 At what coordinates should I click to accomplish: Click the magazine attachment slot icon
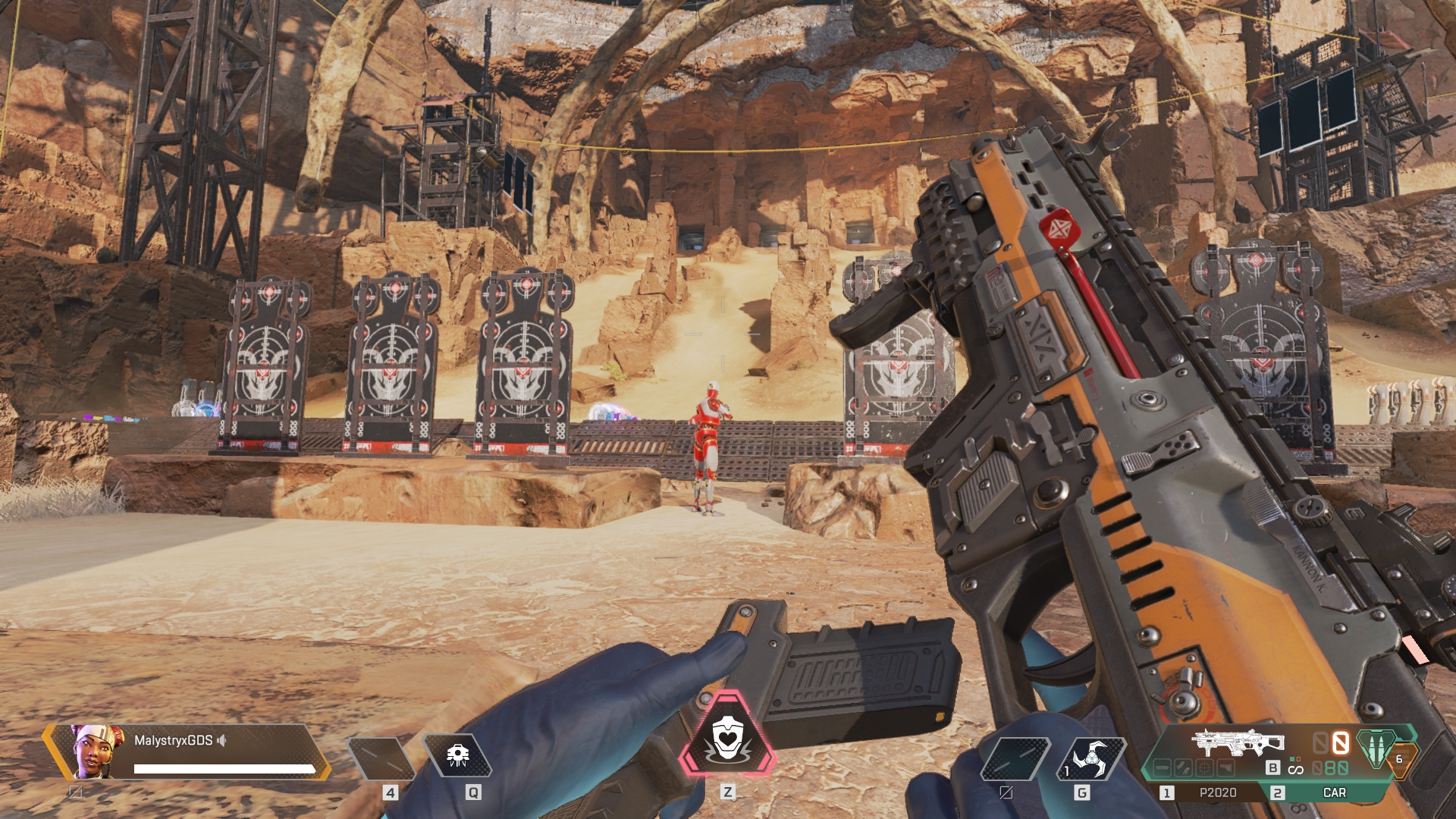pyautogui.click(x=1184, y=768)
